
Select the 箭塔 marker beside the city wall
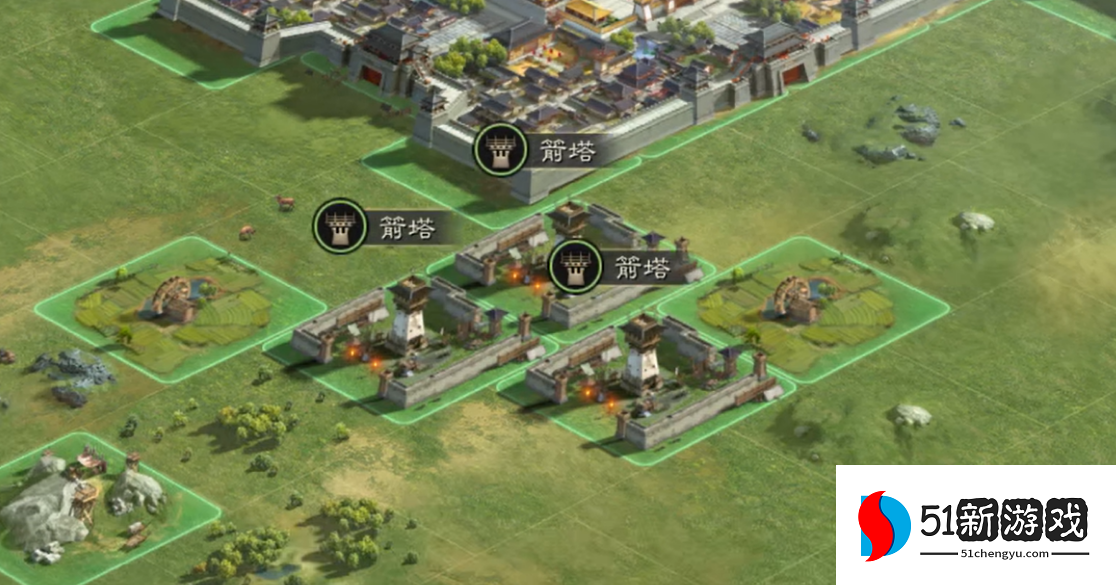tap(498, 151)
